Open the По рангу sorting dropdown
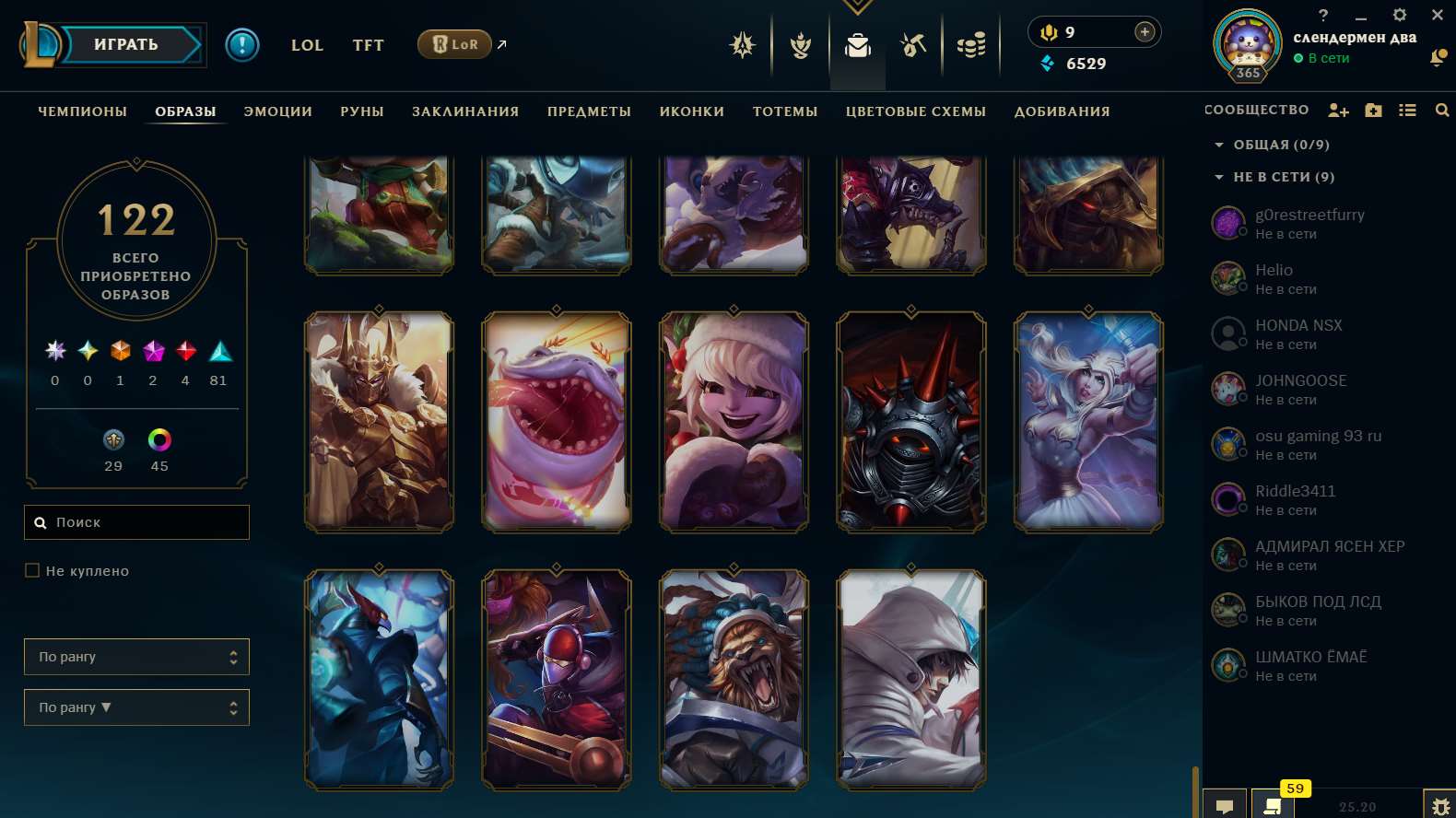Screen dimensions: 1456x818 click(x=136, y=657)
